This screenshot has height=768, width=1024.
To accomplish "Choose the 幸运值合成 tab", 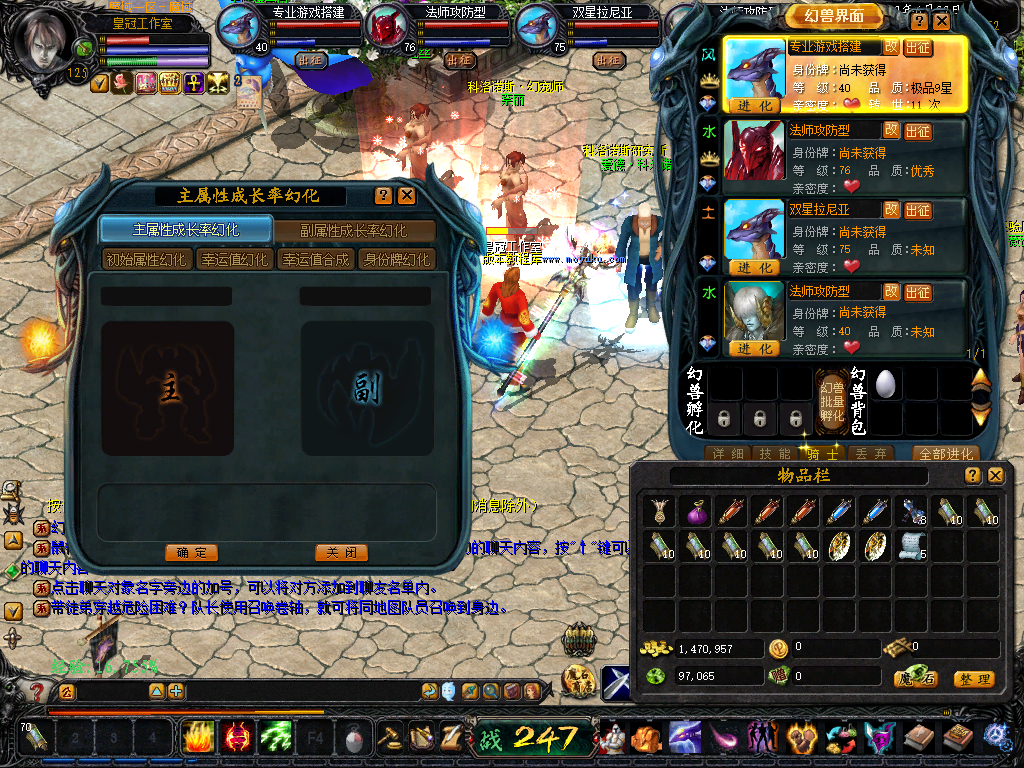I will (x=315, y=260).
